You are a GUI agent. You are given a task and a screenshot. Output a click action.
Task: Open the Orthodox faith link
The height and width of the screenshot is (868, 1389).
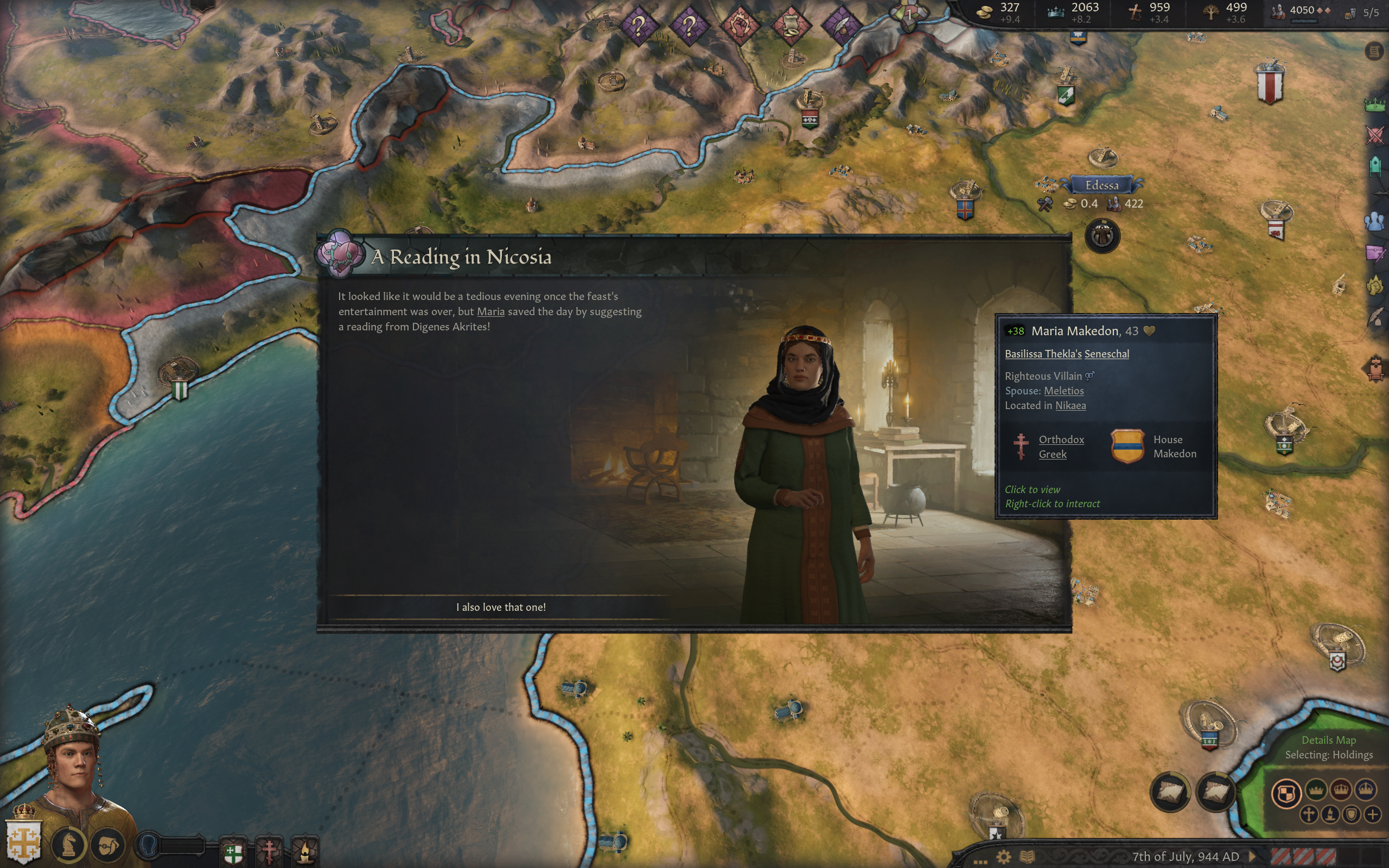click(1061, 440)
